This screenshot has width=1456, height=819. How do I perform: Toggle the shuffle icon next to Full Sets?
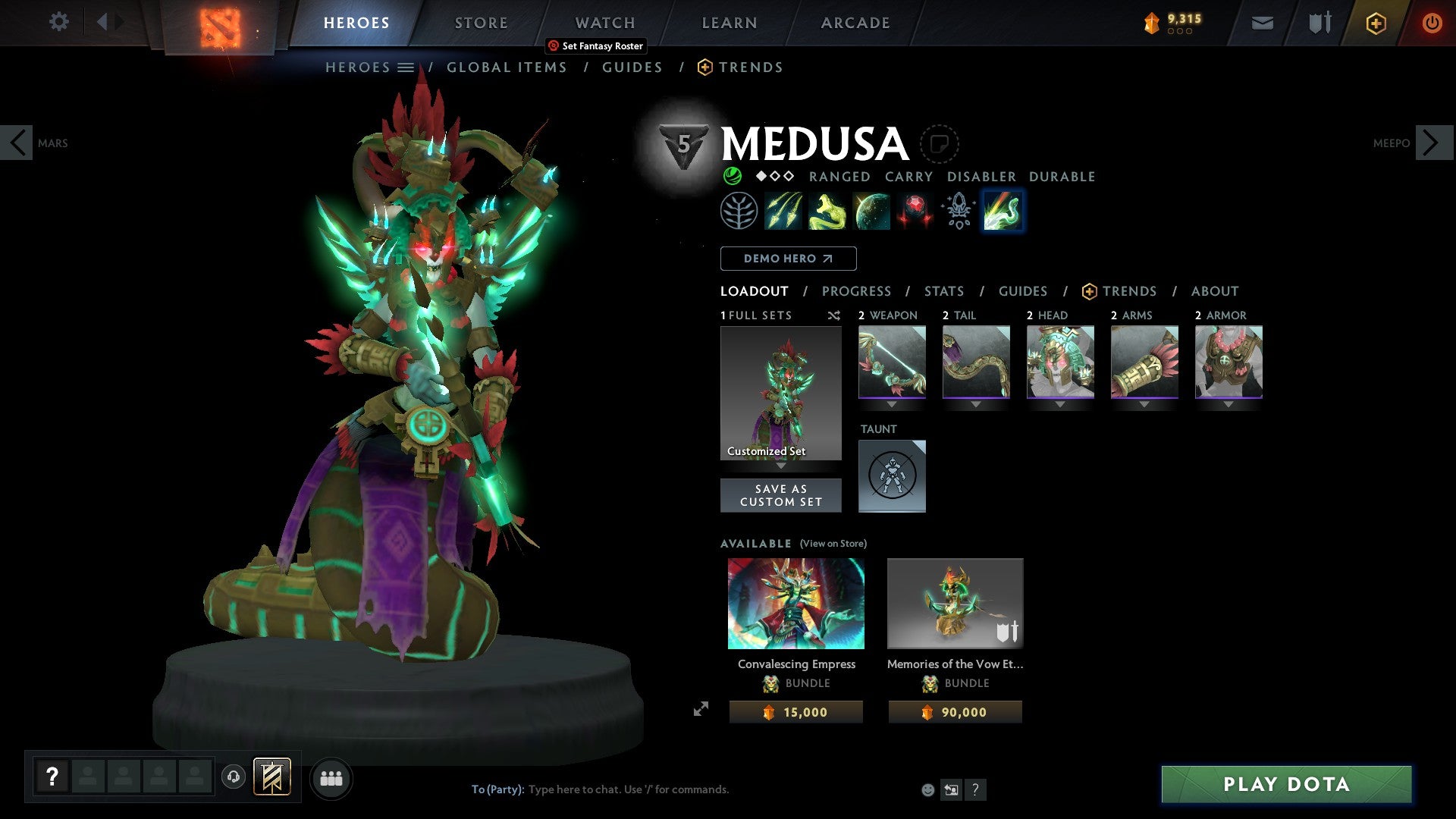pyautogui.click(x=833, y=315)
